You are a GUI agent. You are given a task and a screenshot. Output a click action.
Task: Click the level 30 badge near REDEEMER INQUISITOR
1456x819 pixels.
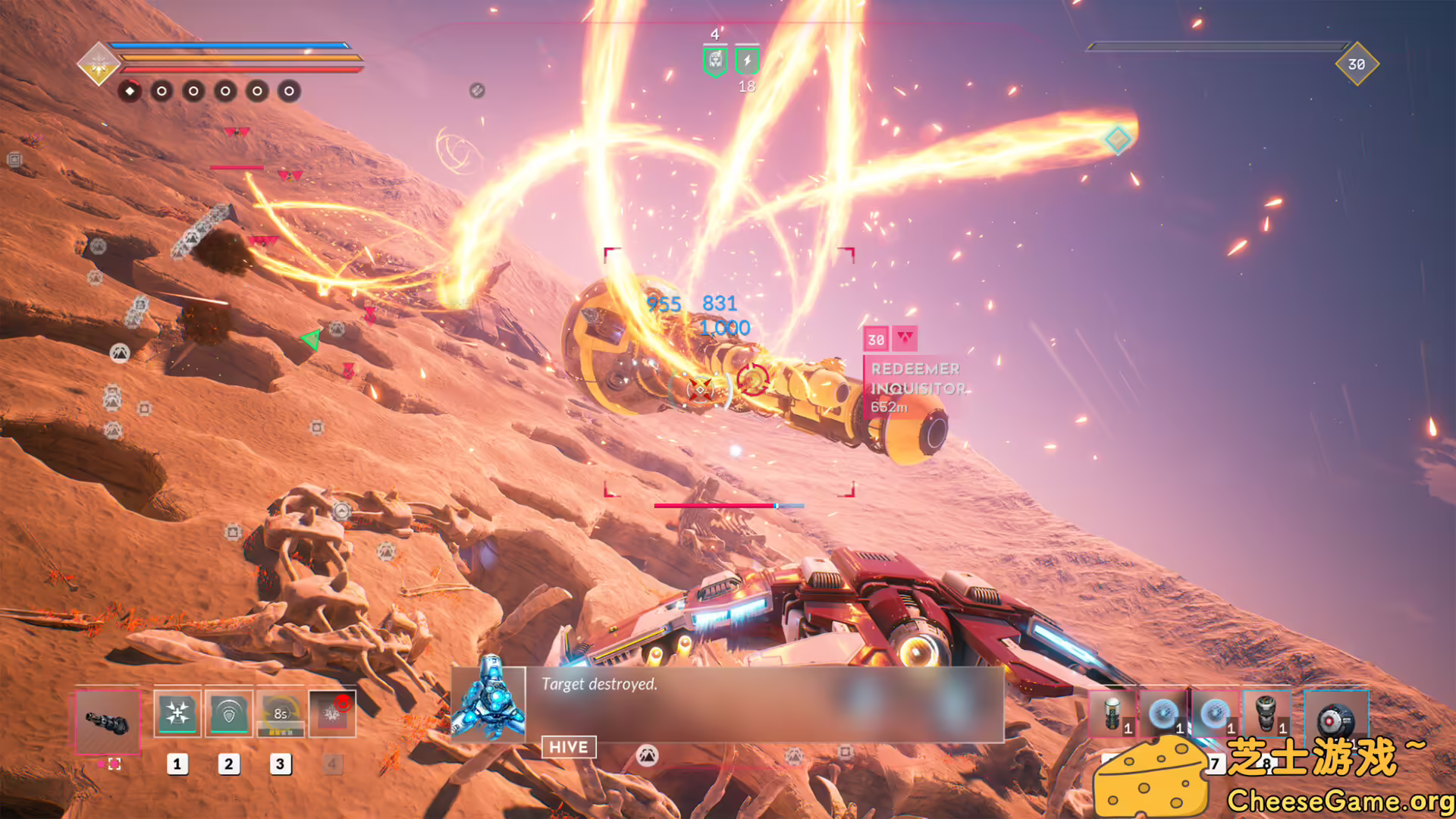tap(876, 339)
